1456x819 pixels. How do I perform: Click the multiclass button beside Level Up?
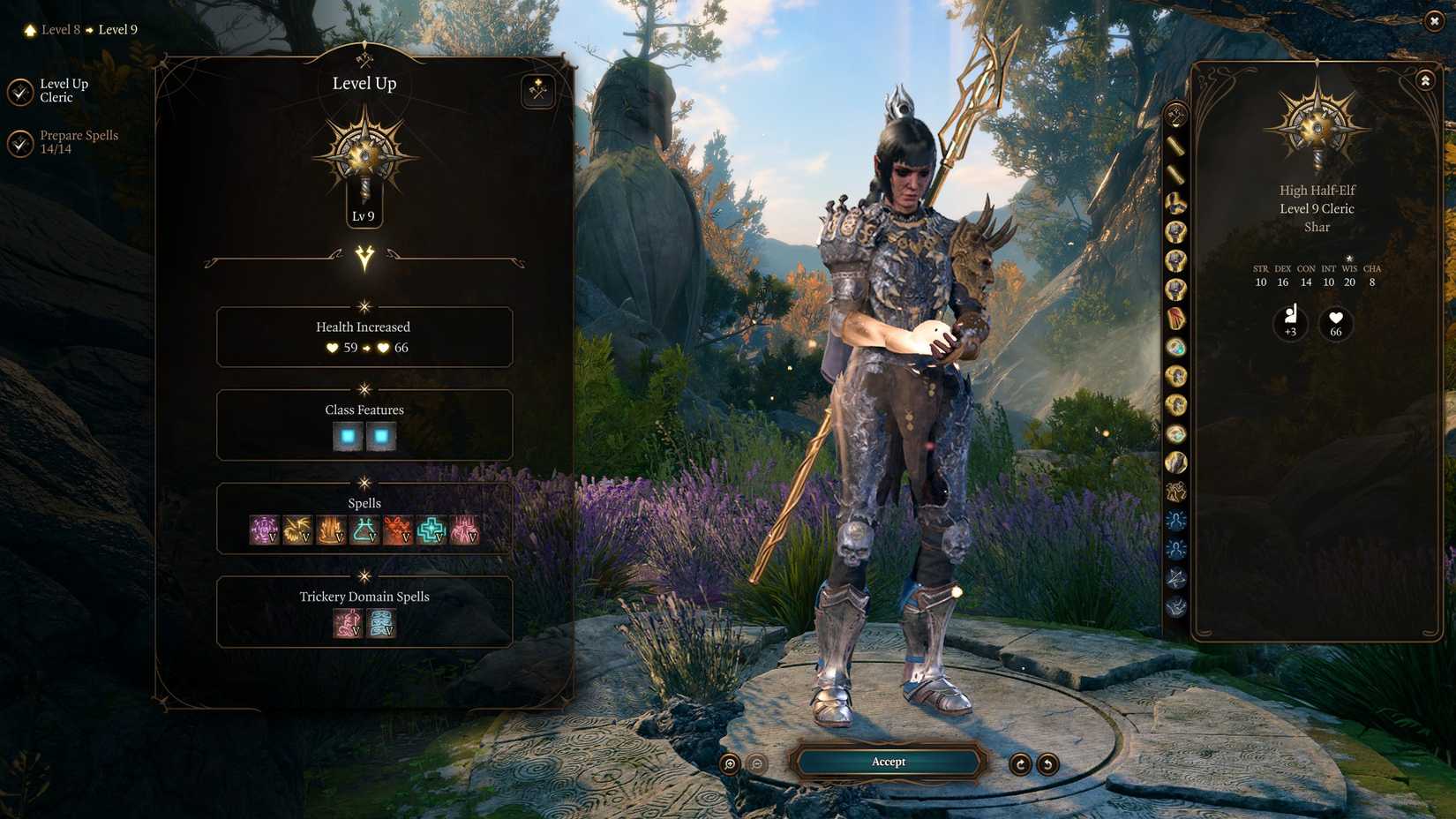pyautogui.click(x=537, y=91)
